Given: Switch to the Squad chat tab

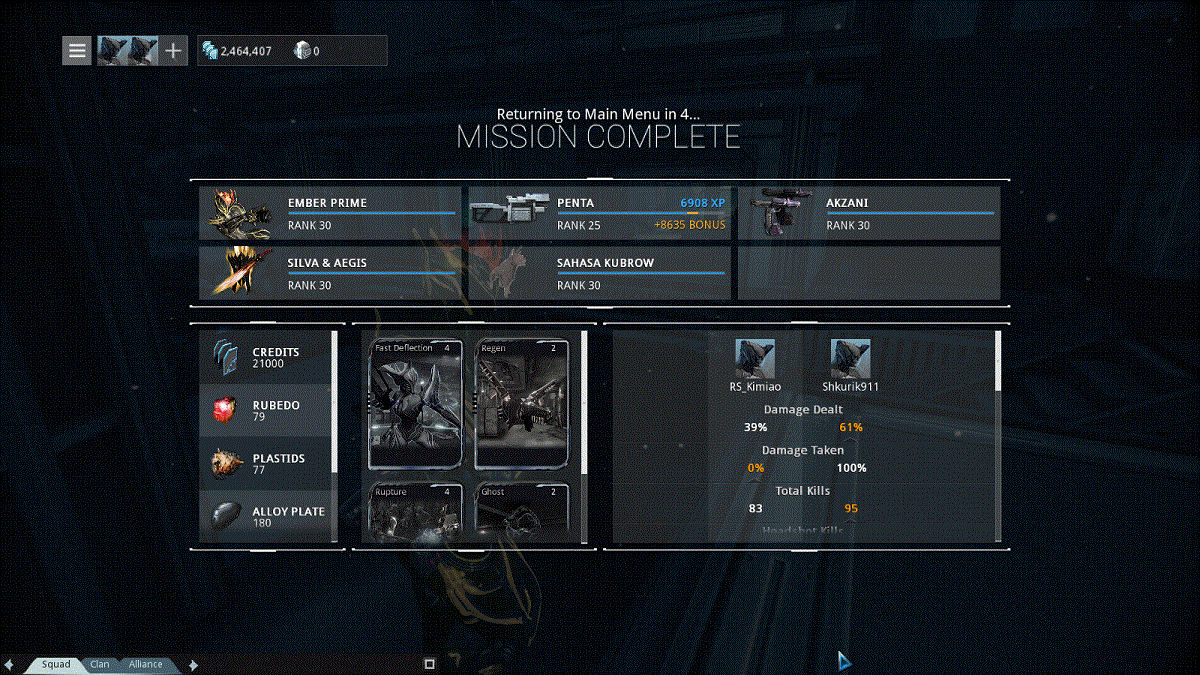Looking at the screenshot, I should tap(56, 664).
